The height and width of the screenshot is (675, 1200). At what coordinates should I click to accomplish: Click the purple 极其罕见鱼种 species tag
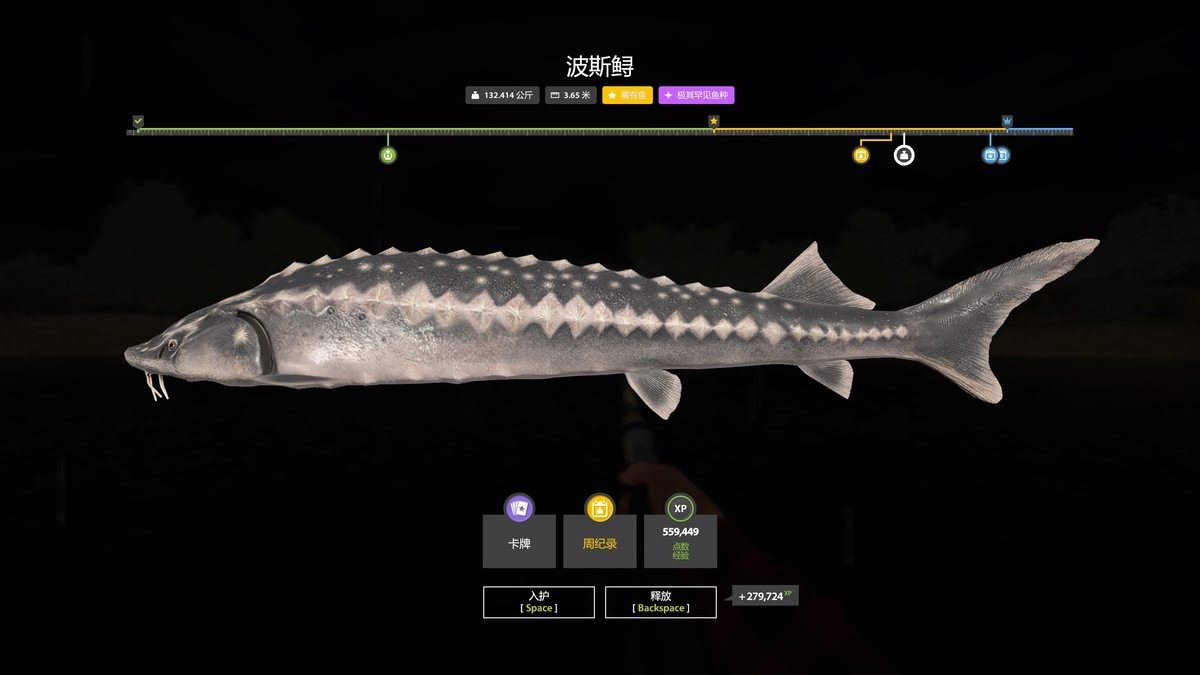[x=696, y=96]
